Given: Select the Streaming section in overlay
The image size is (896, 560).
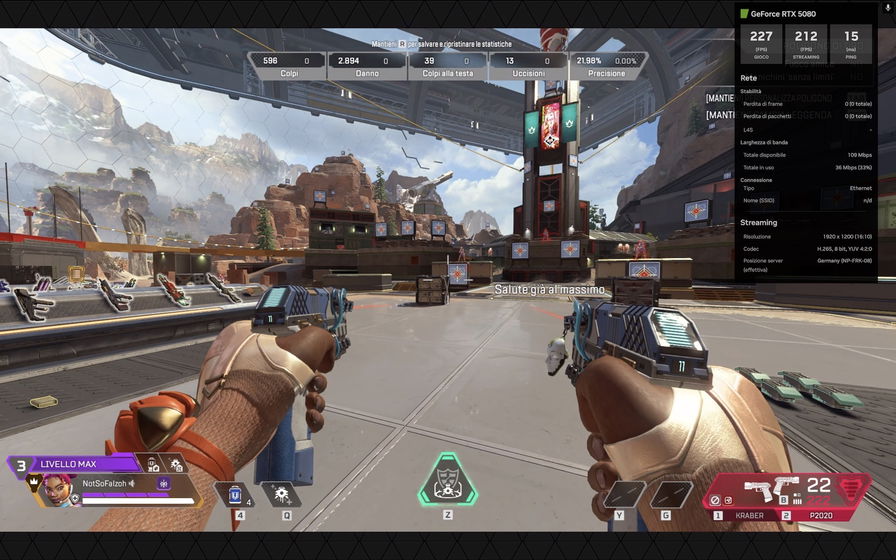Looking at the screenshot, I should (759, 223).
